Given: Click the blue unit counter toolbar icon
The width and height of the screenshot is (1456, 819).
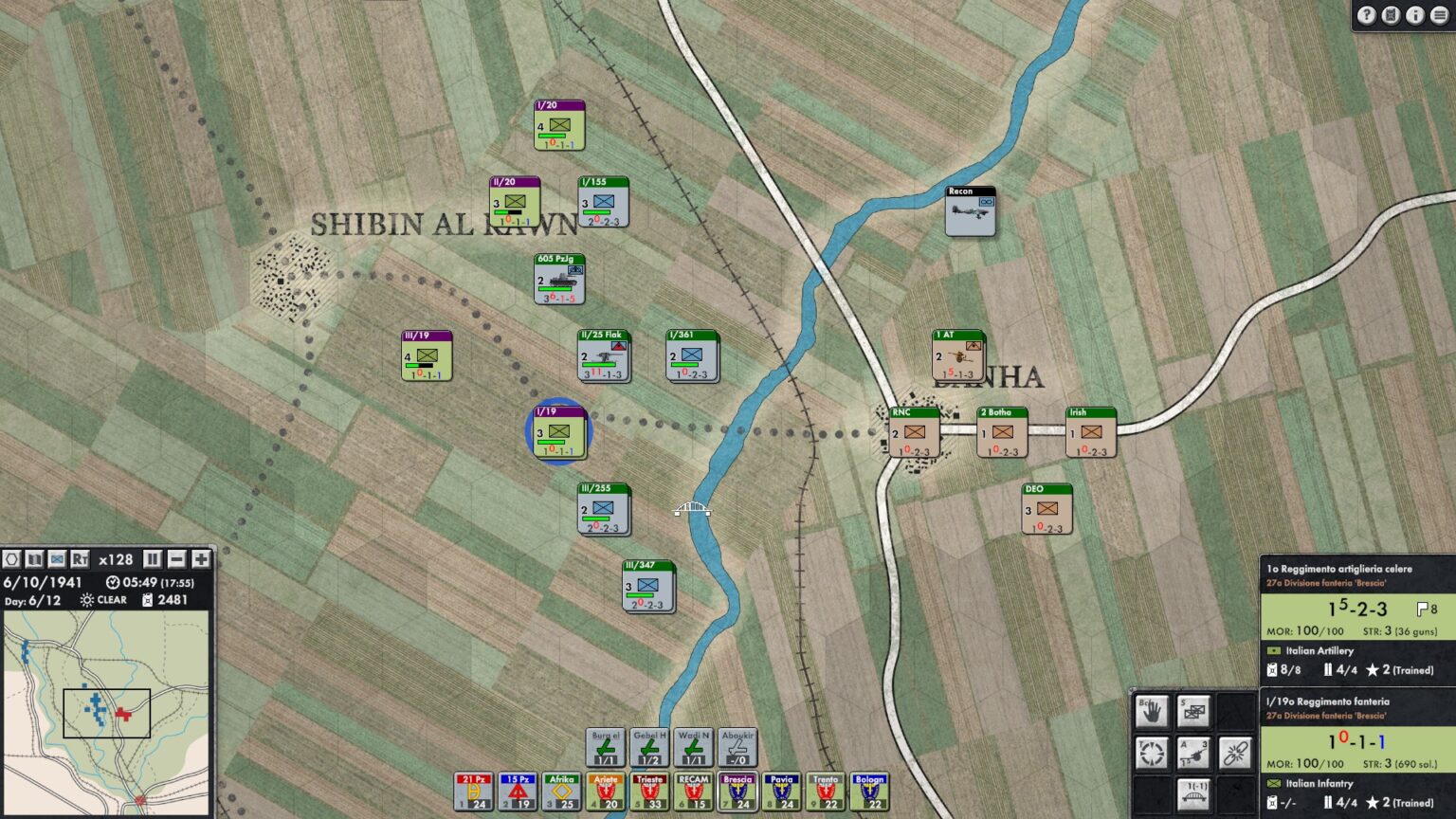Looking at the screenshot, I should (x=57, y=560).
